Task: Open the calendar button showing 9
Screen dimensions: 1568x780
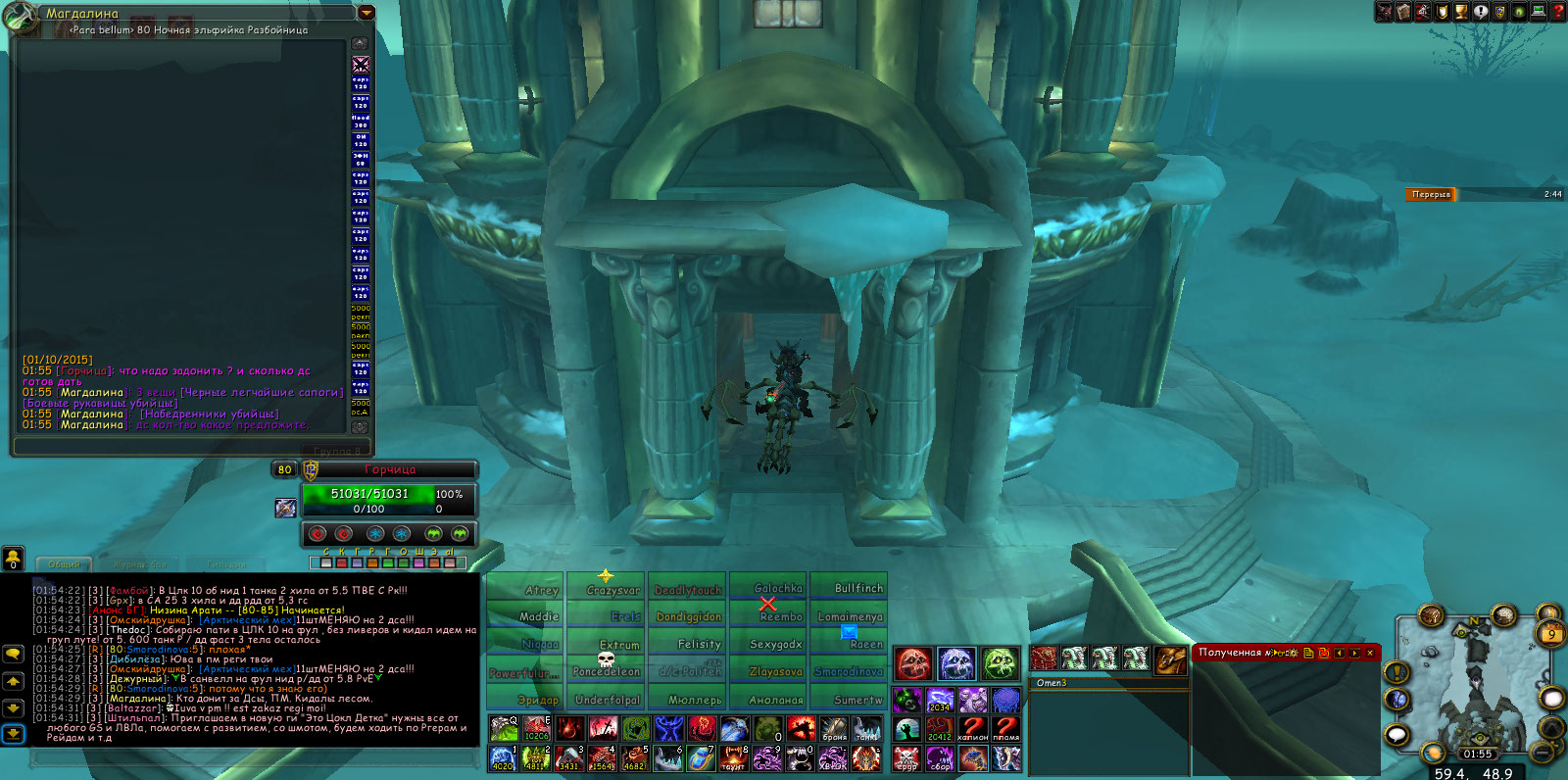Action: click(1551, 634)
